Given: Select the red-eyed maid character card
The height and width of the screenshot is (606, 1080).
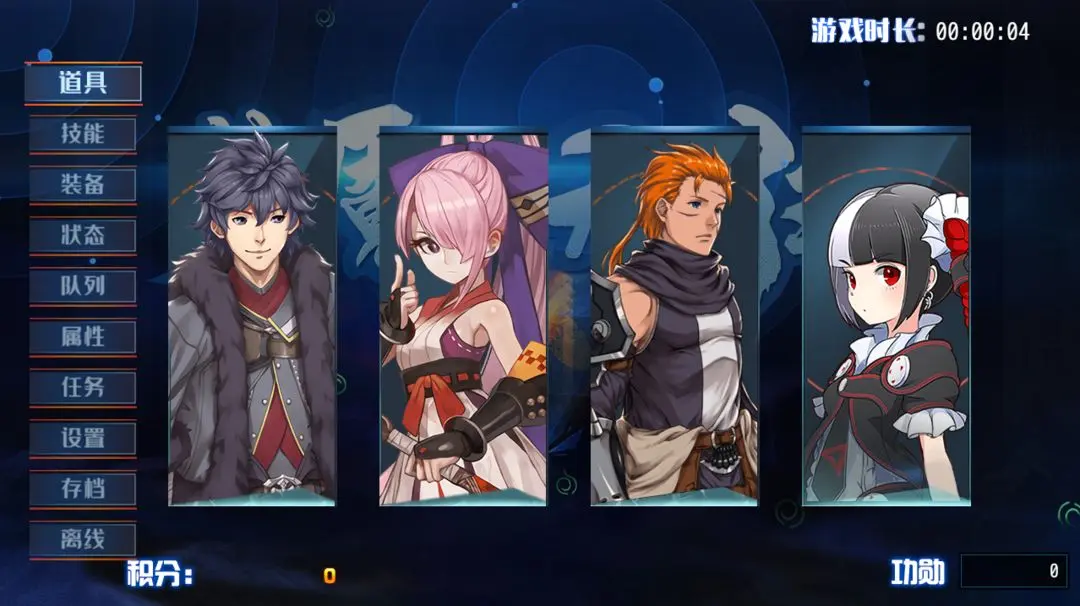Looking at the screenshot, I should coord(886,318).
